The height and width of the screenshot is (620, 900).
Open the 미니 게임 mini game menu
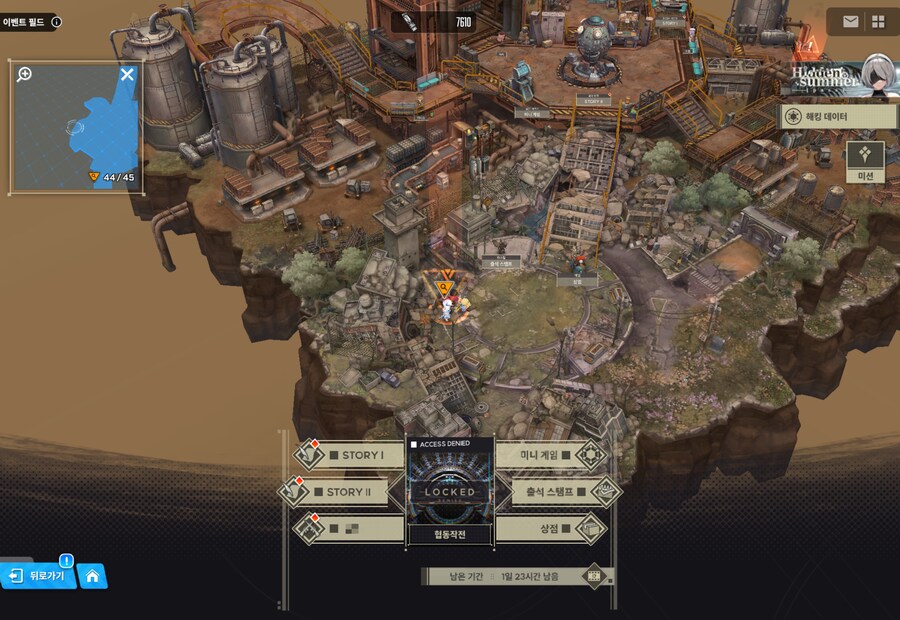pyautogui.click(x=552, y=456)
